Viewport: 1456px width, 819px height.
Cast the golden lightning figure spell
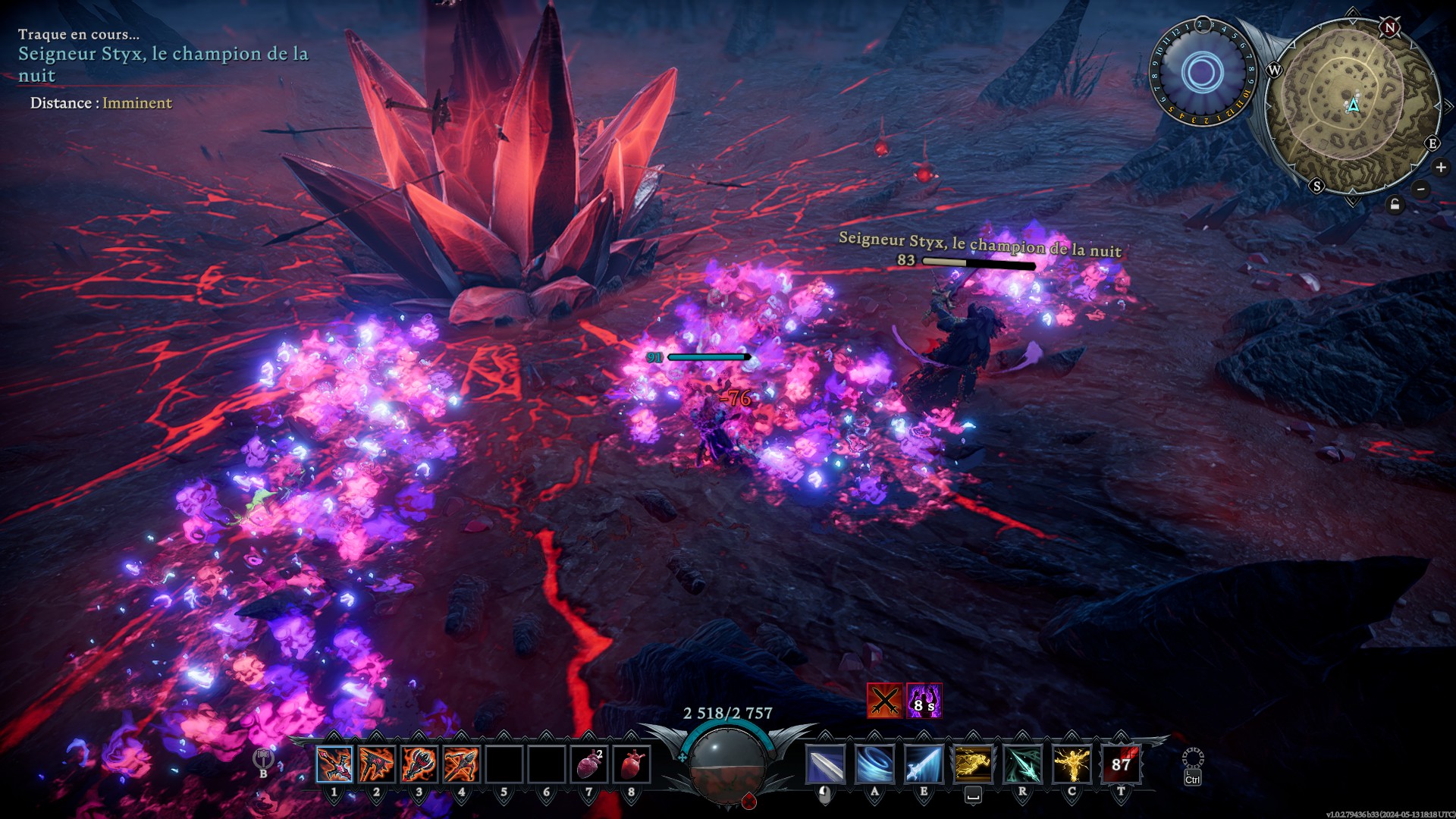pos(1072,764)
